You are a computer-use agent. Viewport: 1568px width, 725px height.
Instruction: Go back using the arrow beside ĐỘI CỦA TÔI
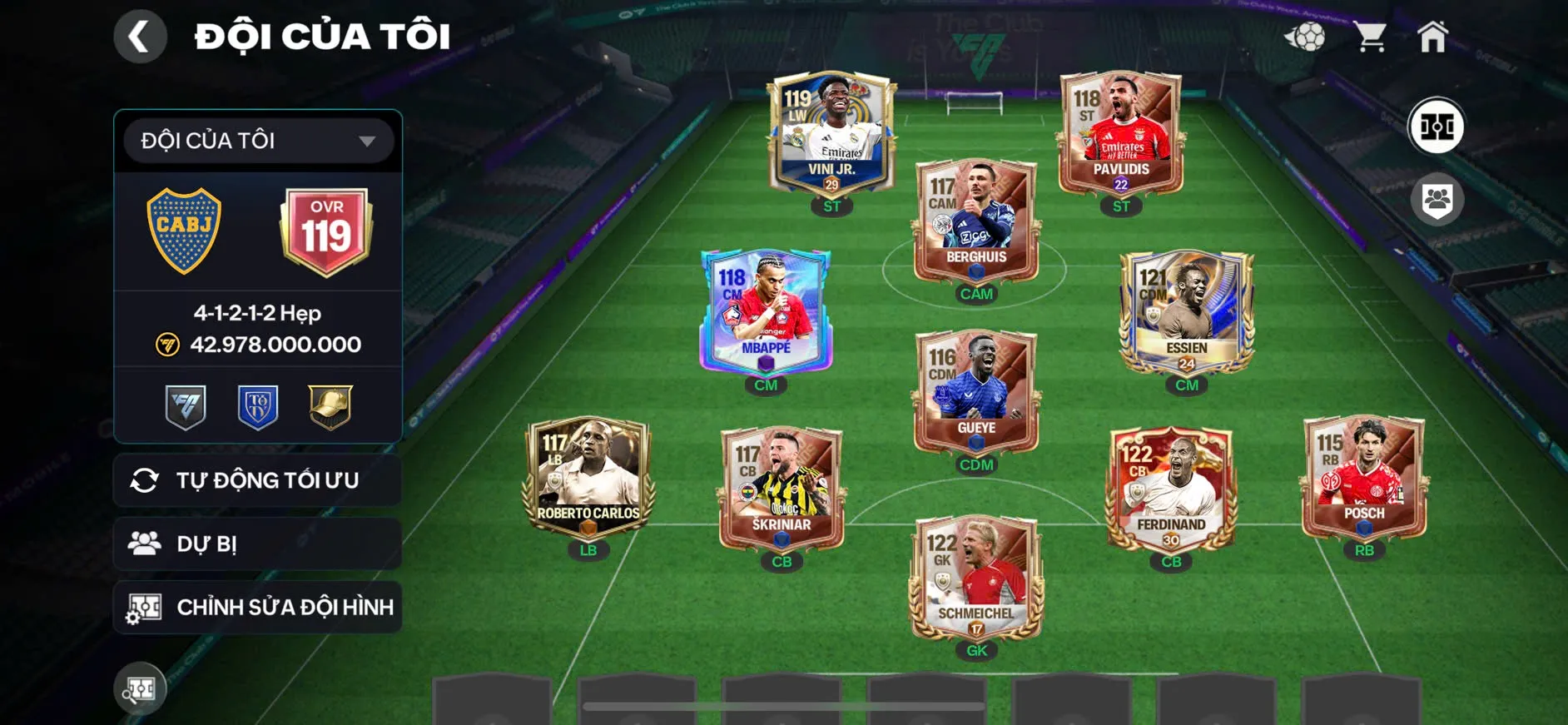pyautogui.click(x=140, y=35)
